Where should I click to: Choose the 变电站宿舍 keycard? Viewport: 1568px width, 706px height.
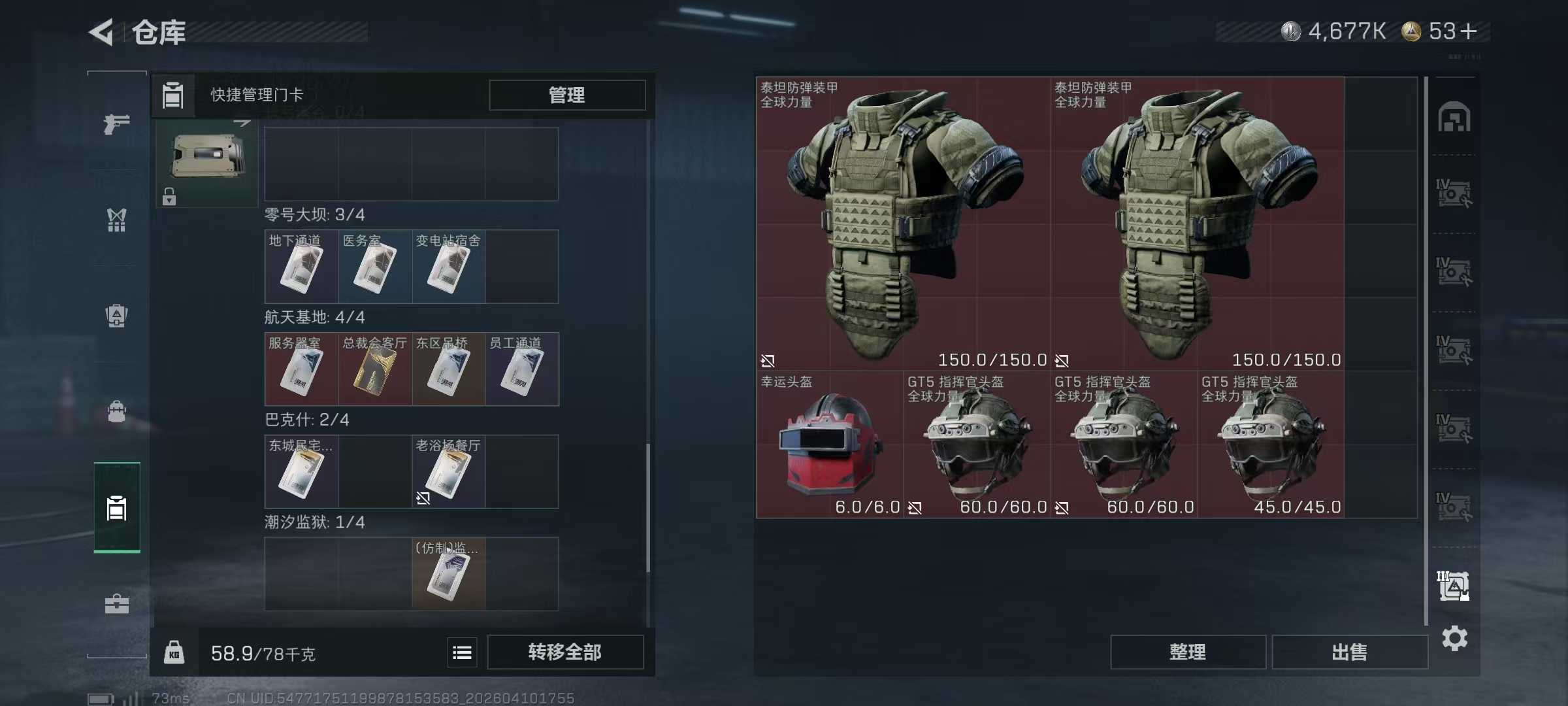[448, 267]
